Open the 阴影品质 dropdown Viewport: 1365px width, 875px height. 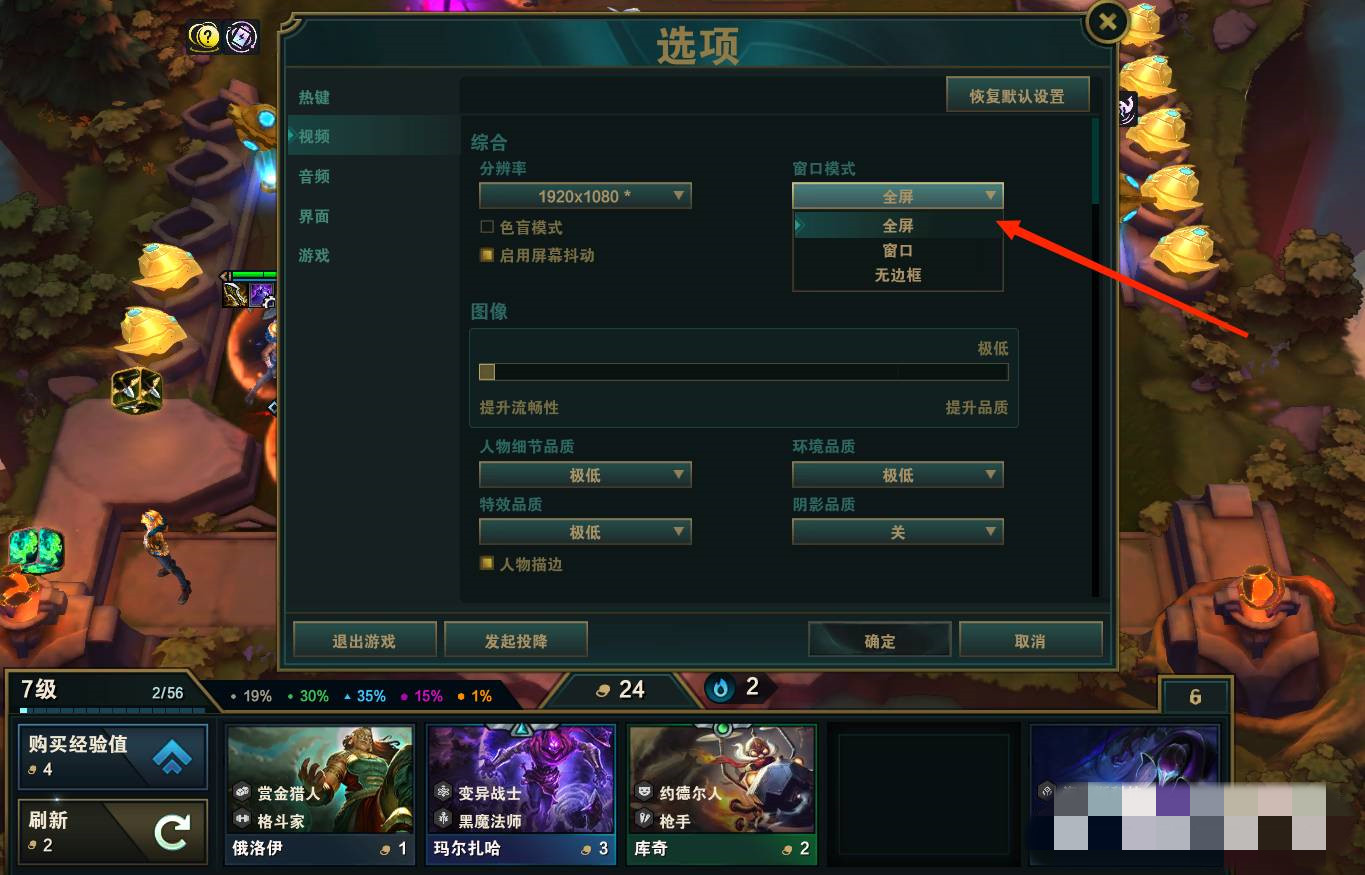tap(897, 532)
